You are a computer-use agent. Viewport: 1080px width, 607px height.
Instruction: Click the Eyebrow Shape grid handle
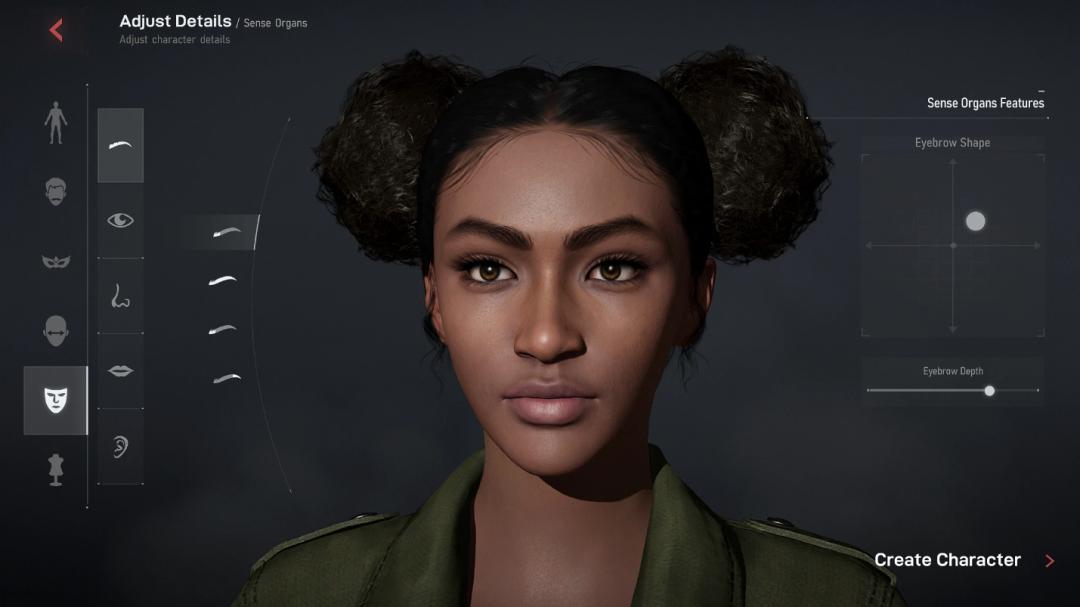975,221
